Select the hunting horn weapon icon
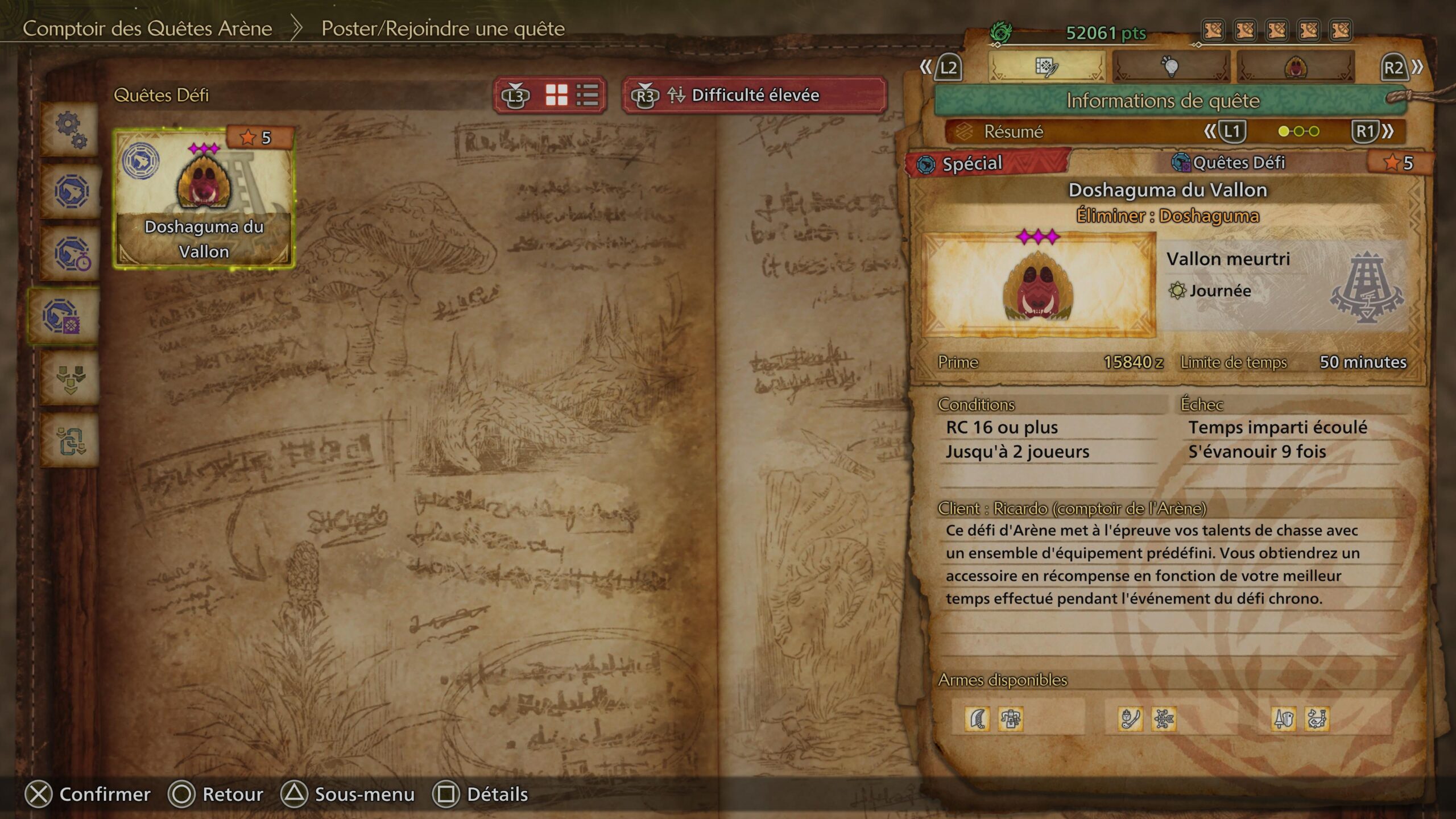The width and height of the screenshot is (1456, 819). click(x=1317, y=719)
